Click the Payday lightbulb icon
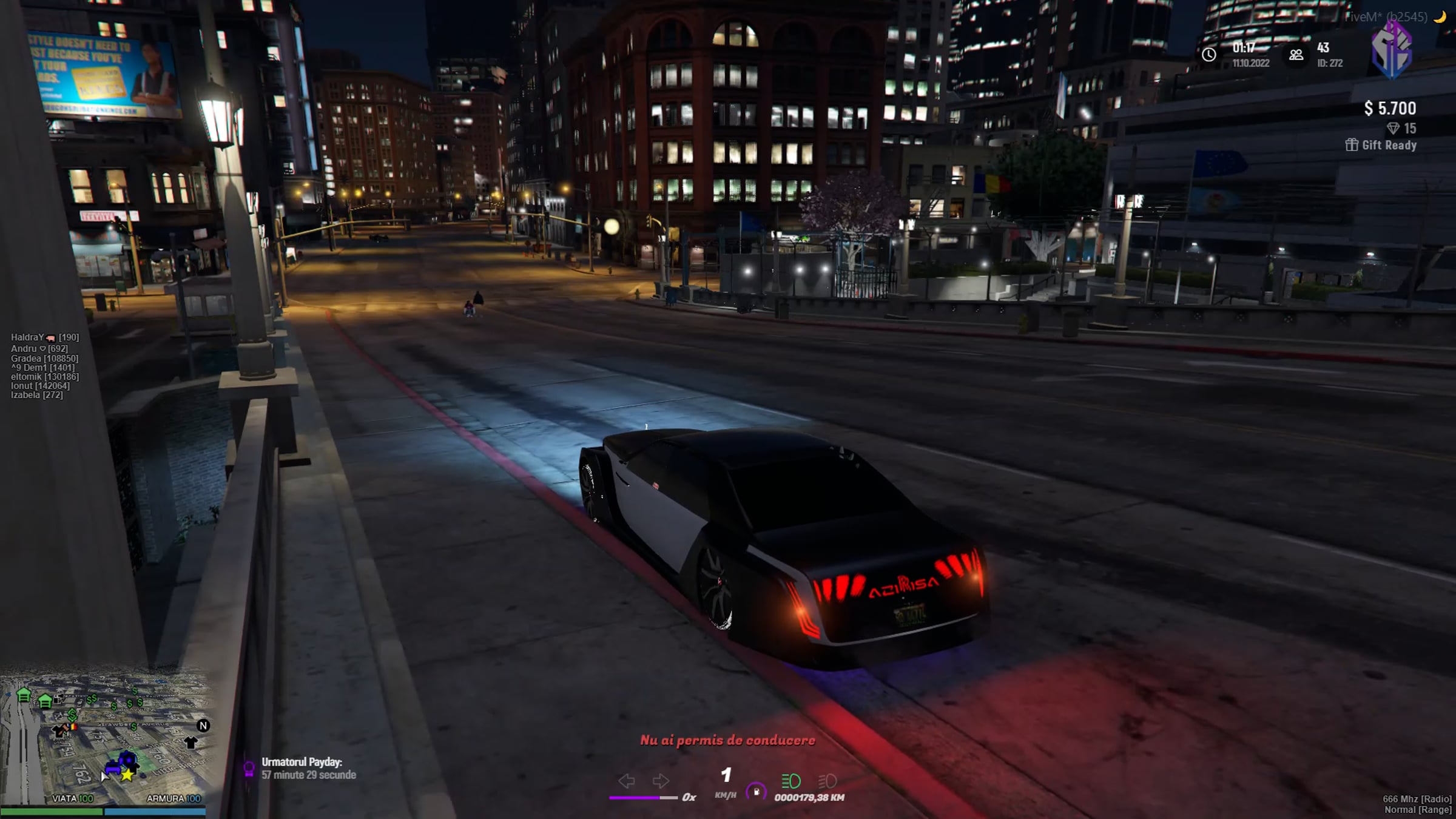This screenshot has height=819, width=1456. [x=249, y=769]
